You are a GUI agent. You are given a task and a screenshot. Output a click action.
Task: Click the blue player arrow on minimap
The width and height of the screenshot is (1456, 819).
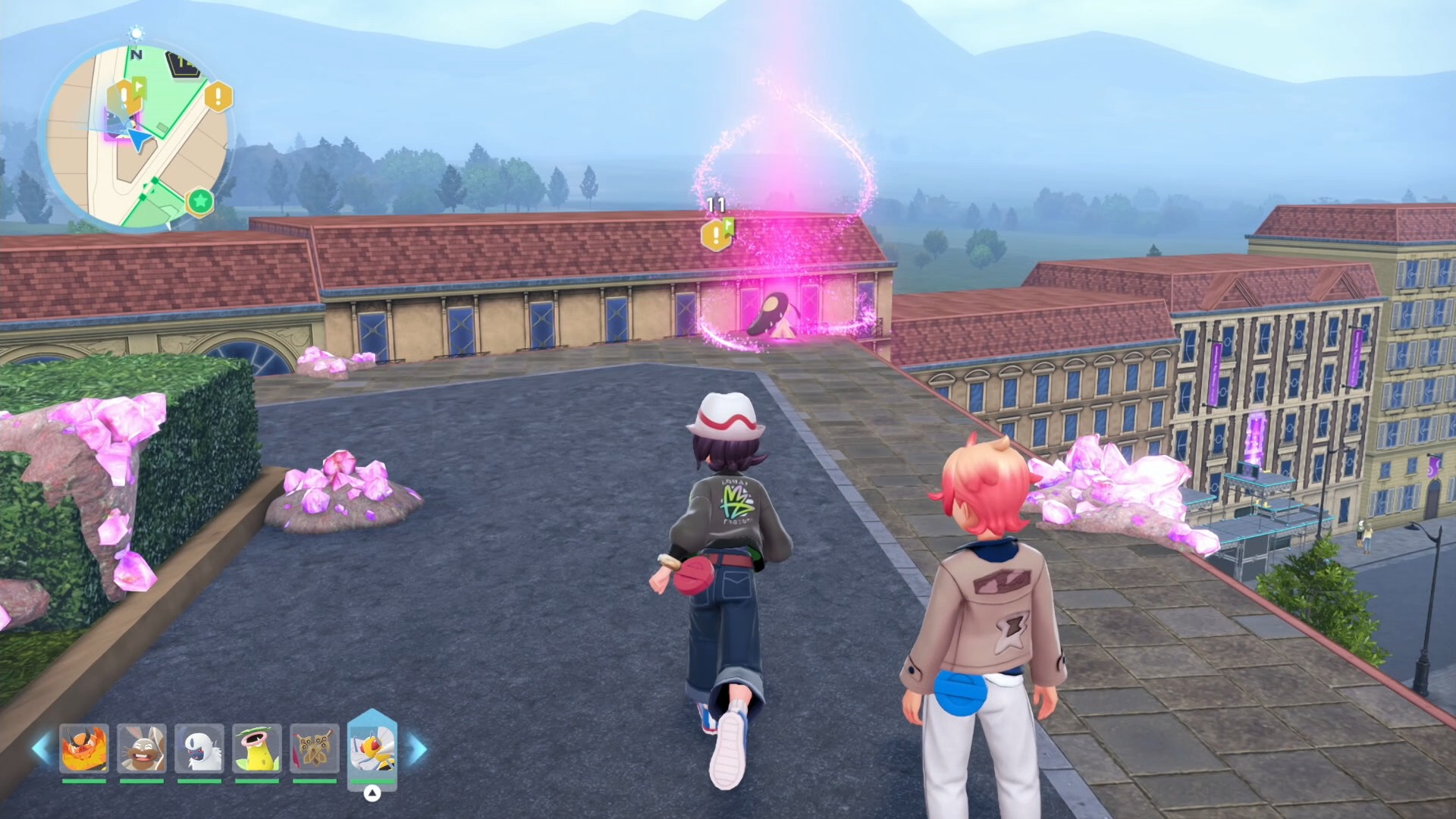[139, 140]
